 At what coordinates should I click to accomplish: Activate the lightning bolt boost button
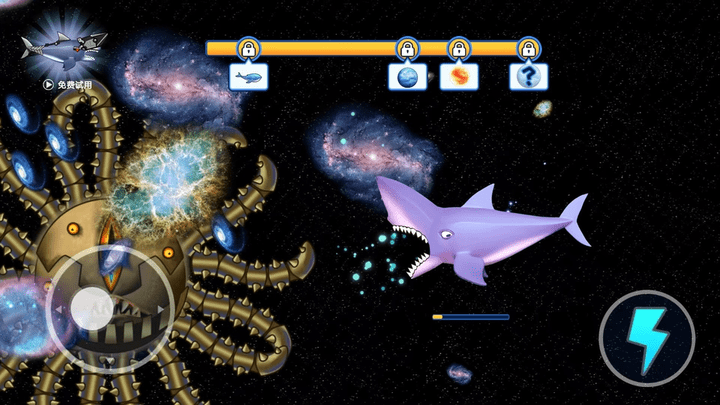647,339
